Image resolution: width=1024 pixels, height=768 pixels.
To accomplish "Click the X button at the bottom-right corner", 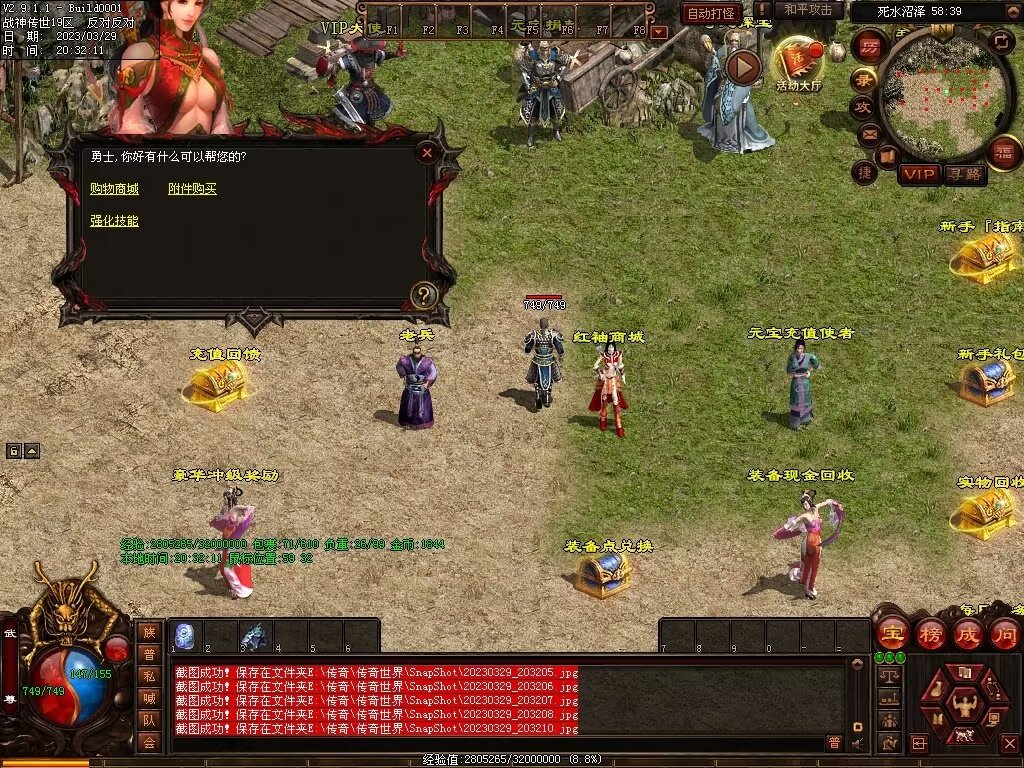I will [1008, 743].
